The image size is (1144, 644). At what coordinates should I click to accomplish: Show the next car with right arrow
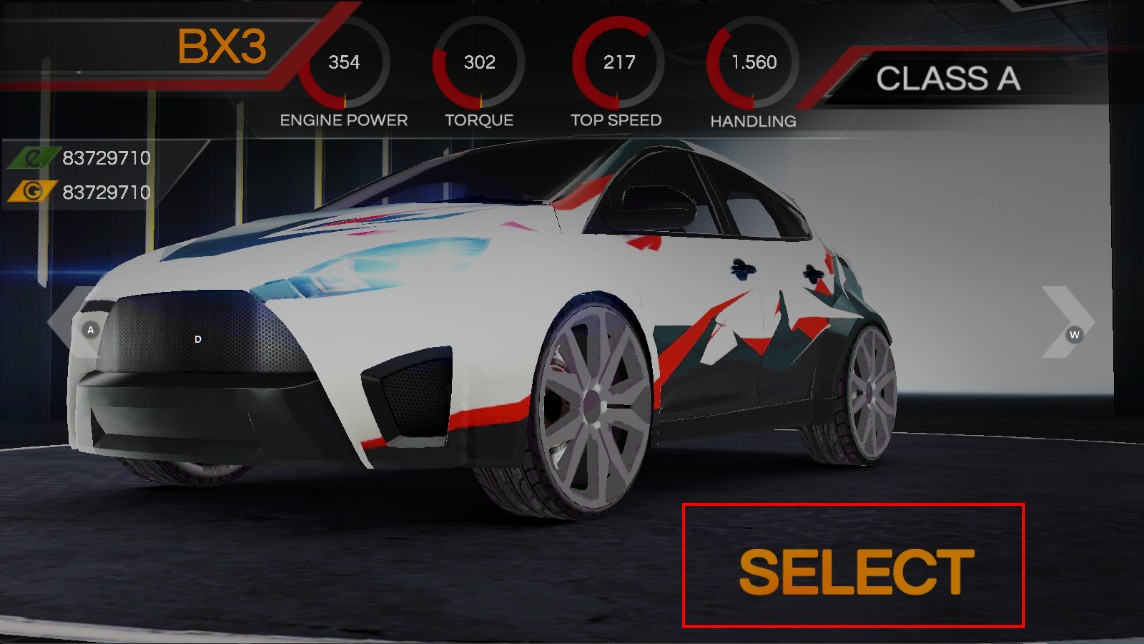1066,322
